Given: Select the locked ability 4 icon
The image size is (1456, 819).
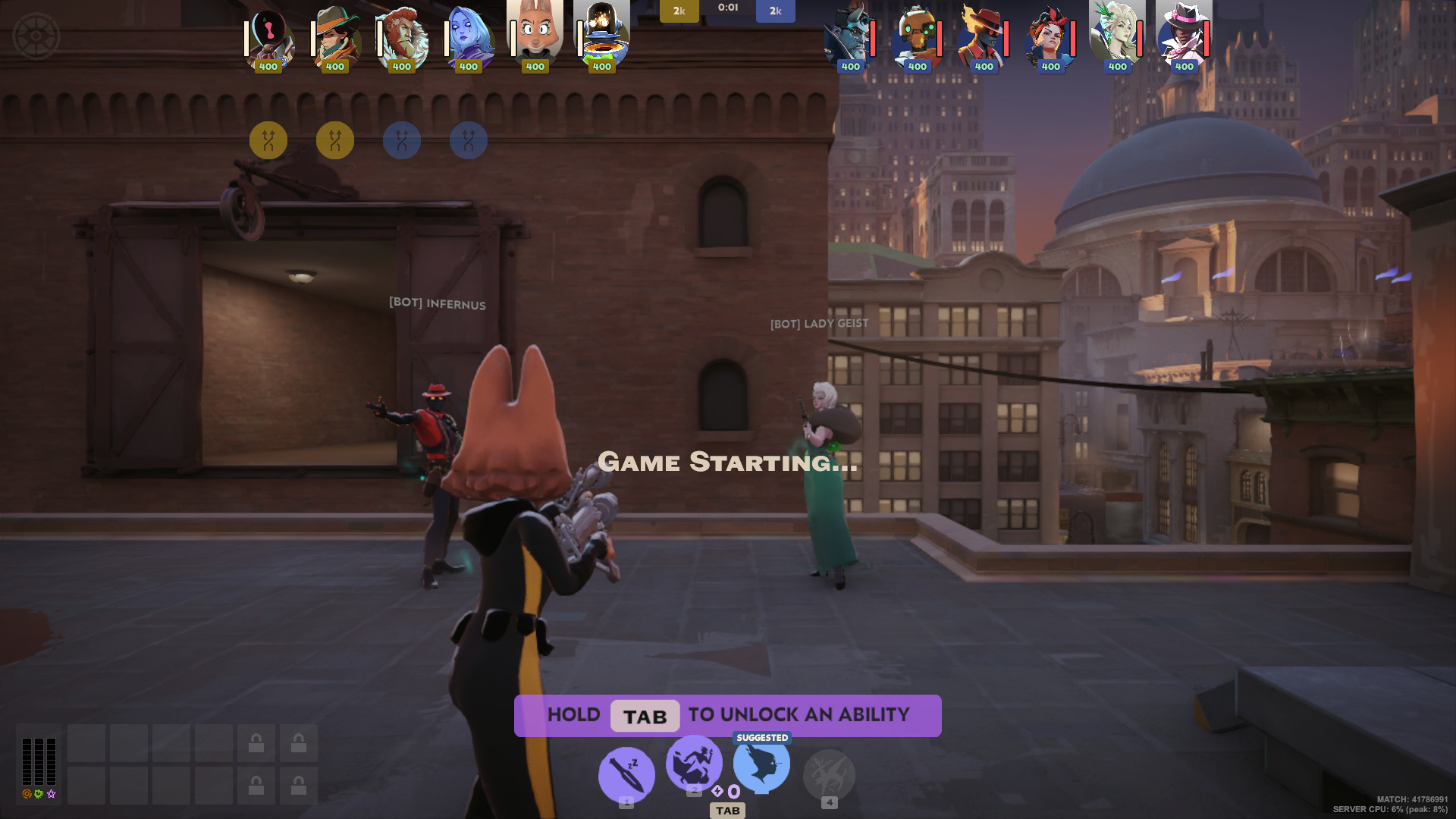Looking at the screenshot, I should pyautogui.click(x=830, y=774).
